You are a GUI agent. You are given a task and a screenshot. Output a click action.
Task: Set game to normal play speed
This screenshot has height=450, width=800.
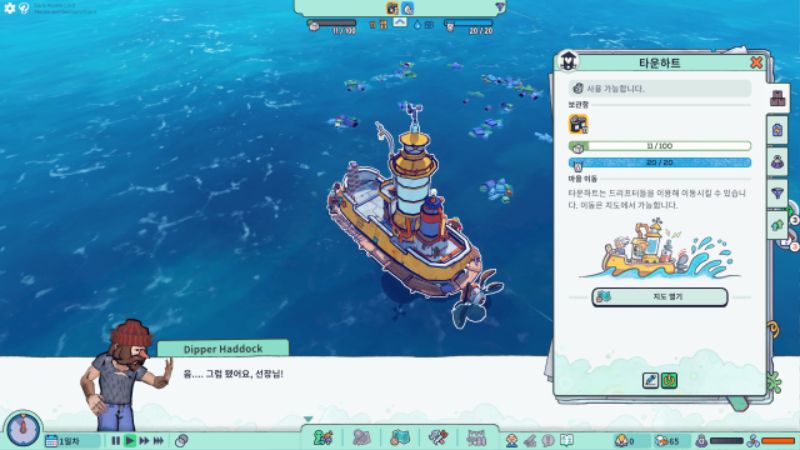tap(129, 440)
